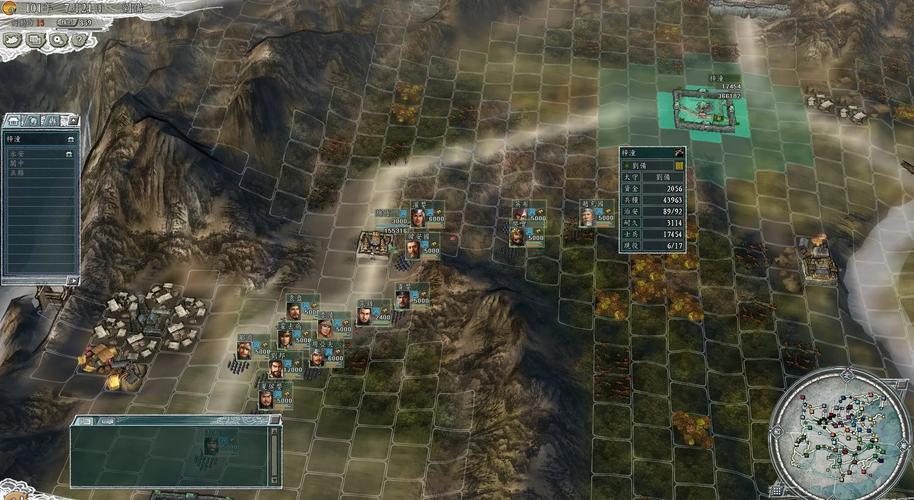Open the overlapping windows toolbar button
914x500 pixels.
pyautogui.click(x=35, y=40)
